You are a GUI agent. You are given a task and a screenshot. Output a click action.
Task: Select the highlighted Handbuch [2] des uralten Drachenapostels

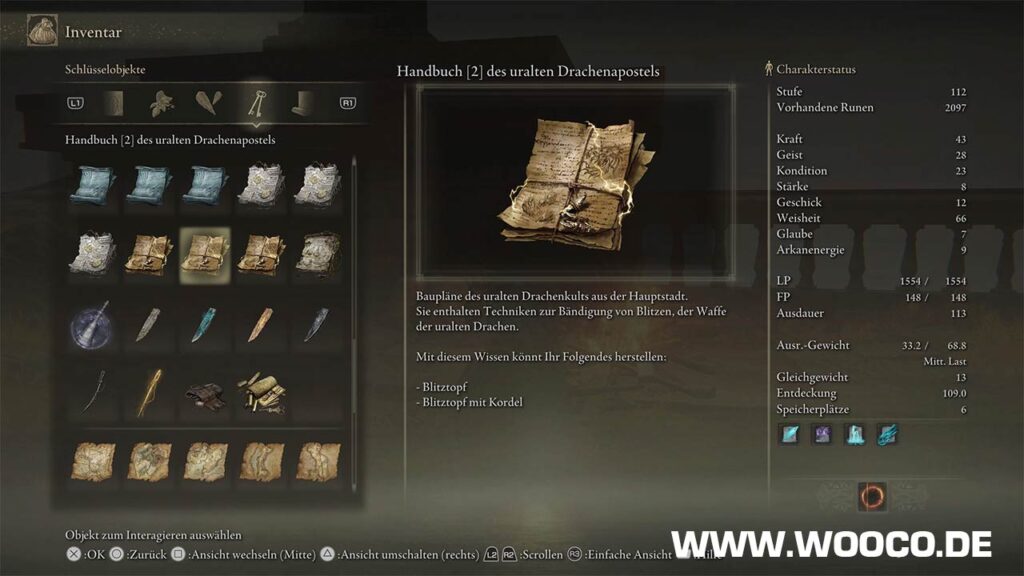point(204,252)
